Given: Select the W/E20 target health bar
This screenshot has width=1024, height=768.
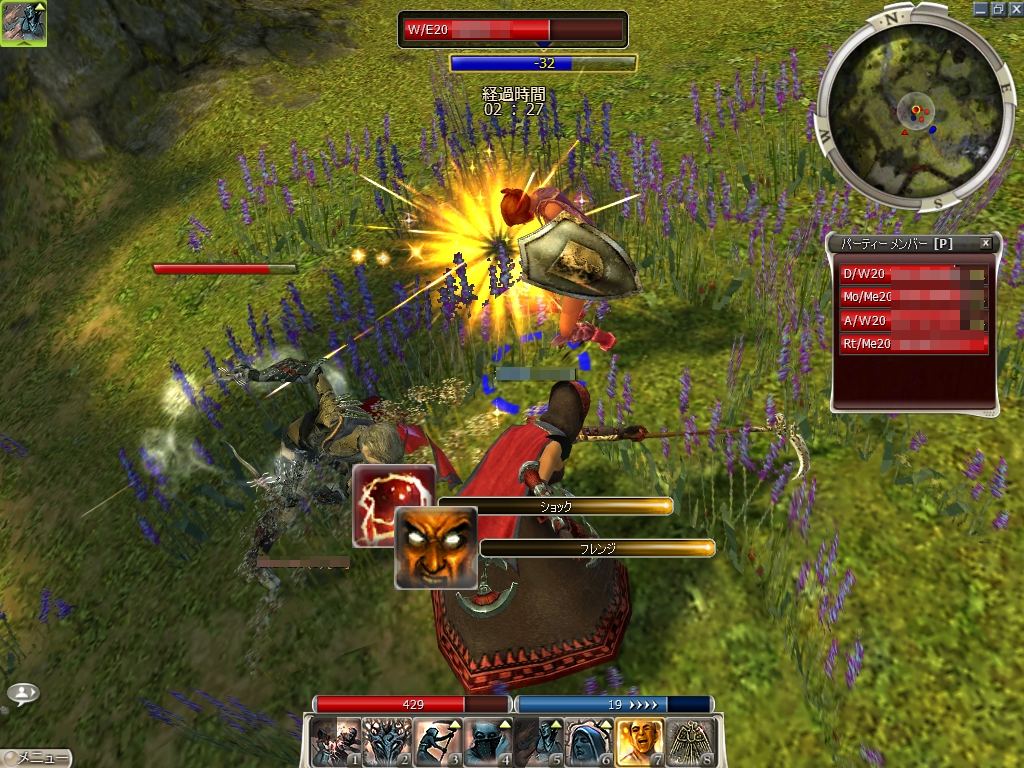Looking at the screenshot, I should [512, 29].
